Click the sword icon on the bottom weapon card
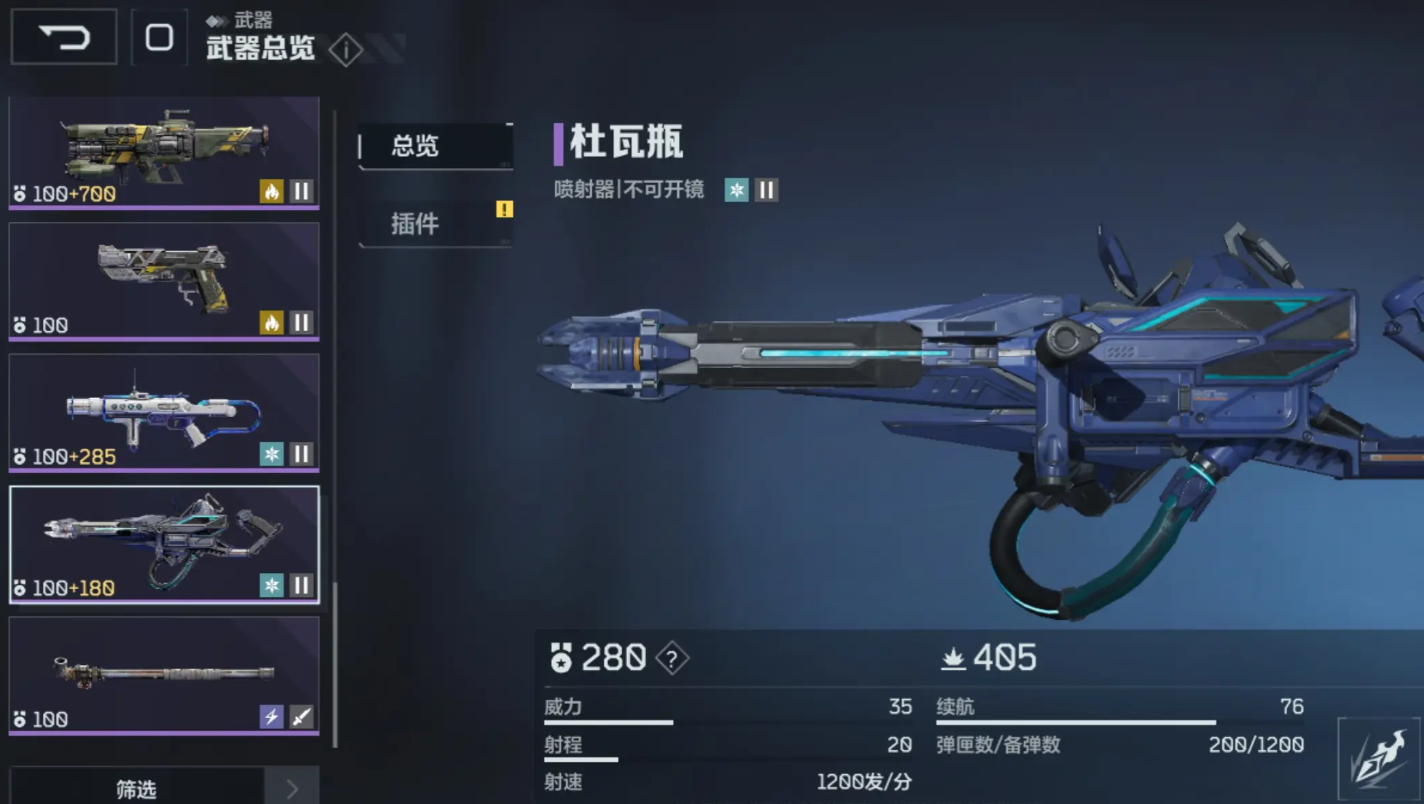This screenshot has height=804, width=1424. click(x=300, y=718)
